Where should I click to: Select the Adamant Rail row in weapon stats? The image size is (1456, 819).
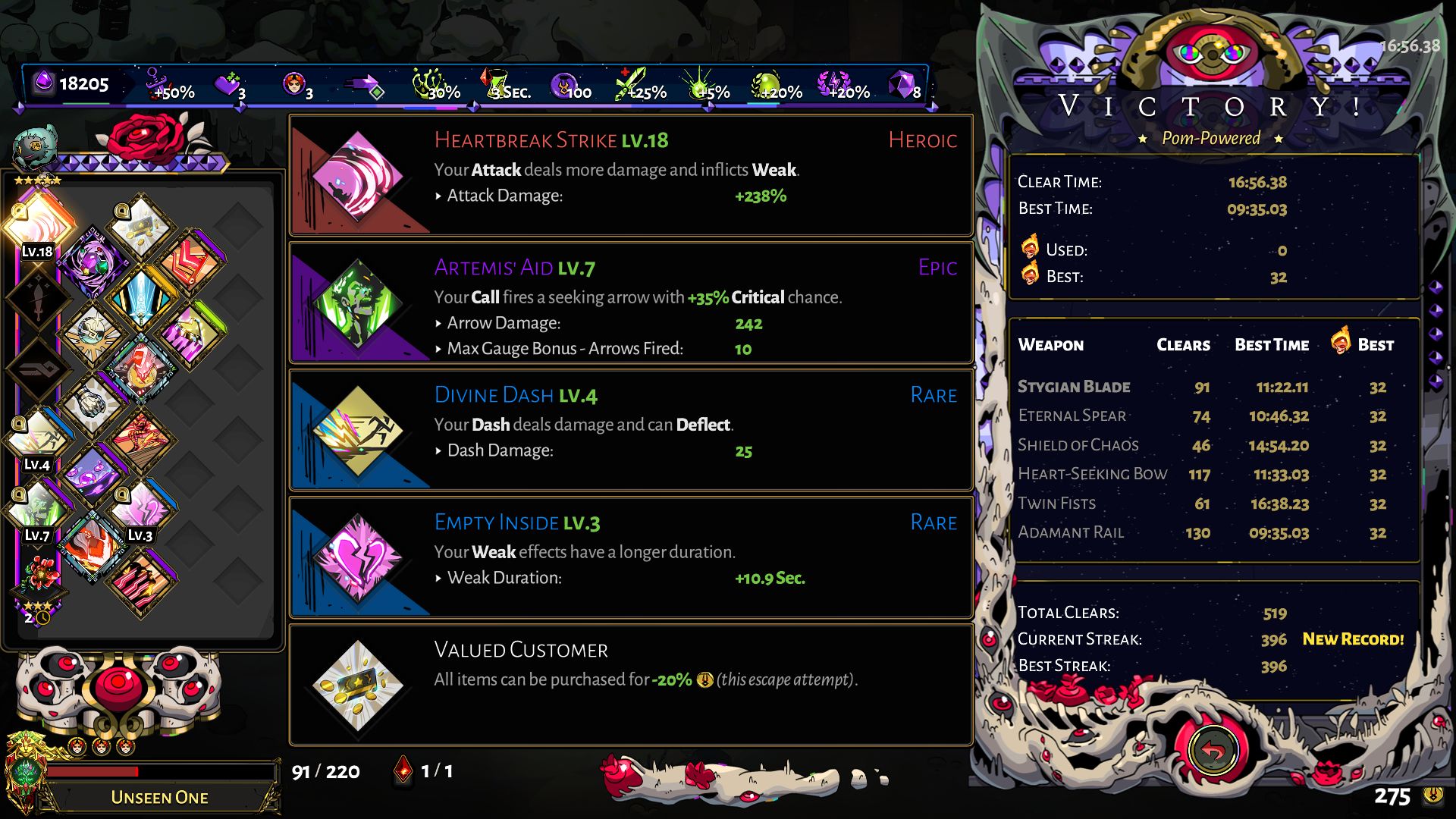[1137, 532]
